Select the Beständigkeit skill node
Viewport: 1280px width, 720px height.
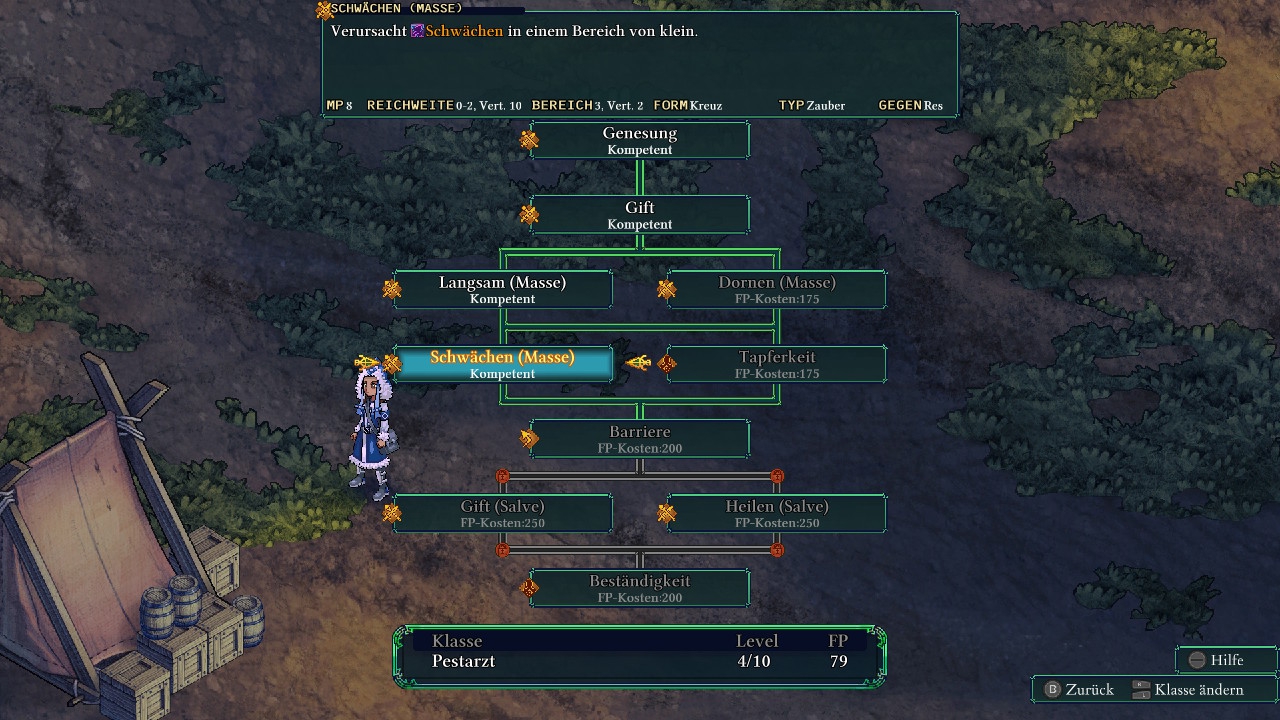point(640,588)
